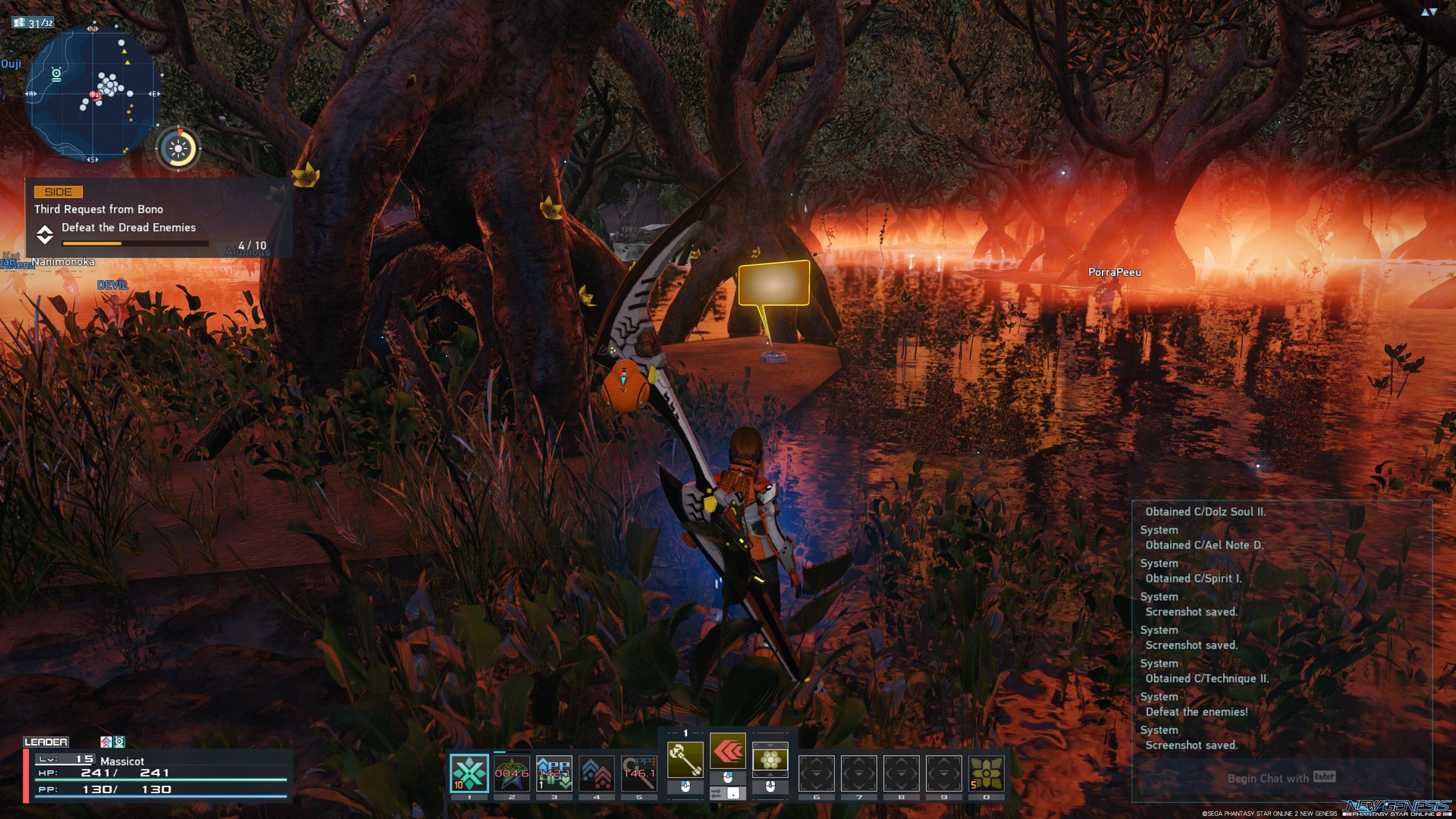Open the player count 31/32 indicator
The width and height of the screenshot is (1456, 819).
(x=33, y=23)
